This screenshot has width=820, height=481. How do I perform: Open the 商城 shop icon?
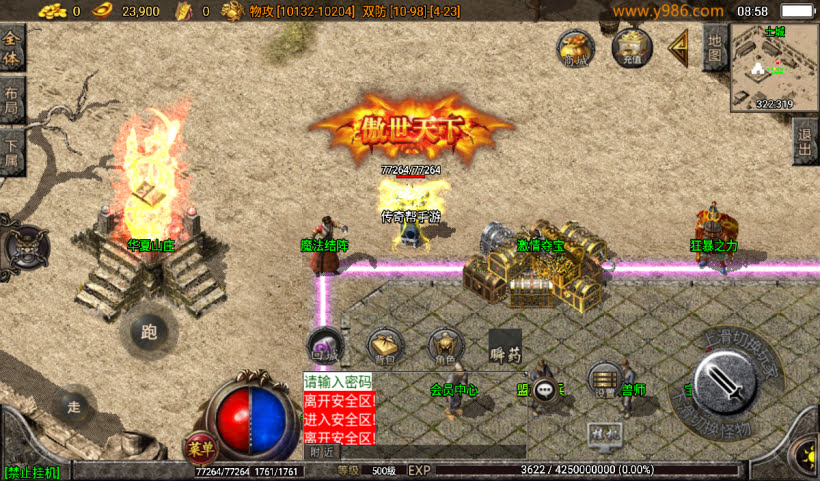tap(575, 48)
